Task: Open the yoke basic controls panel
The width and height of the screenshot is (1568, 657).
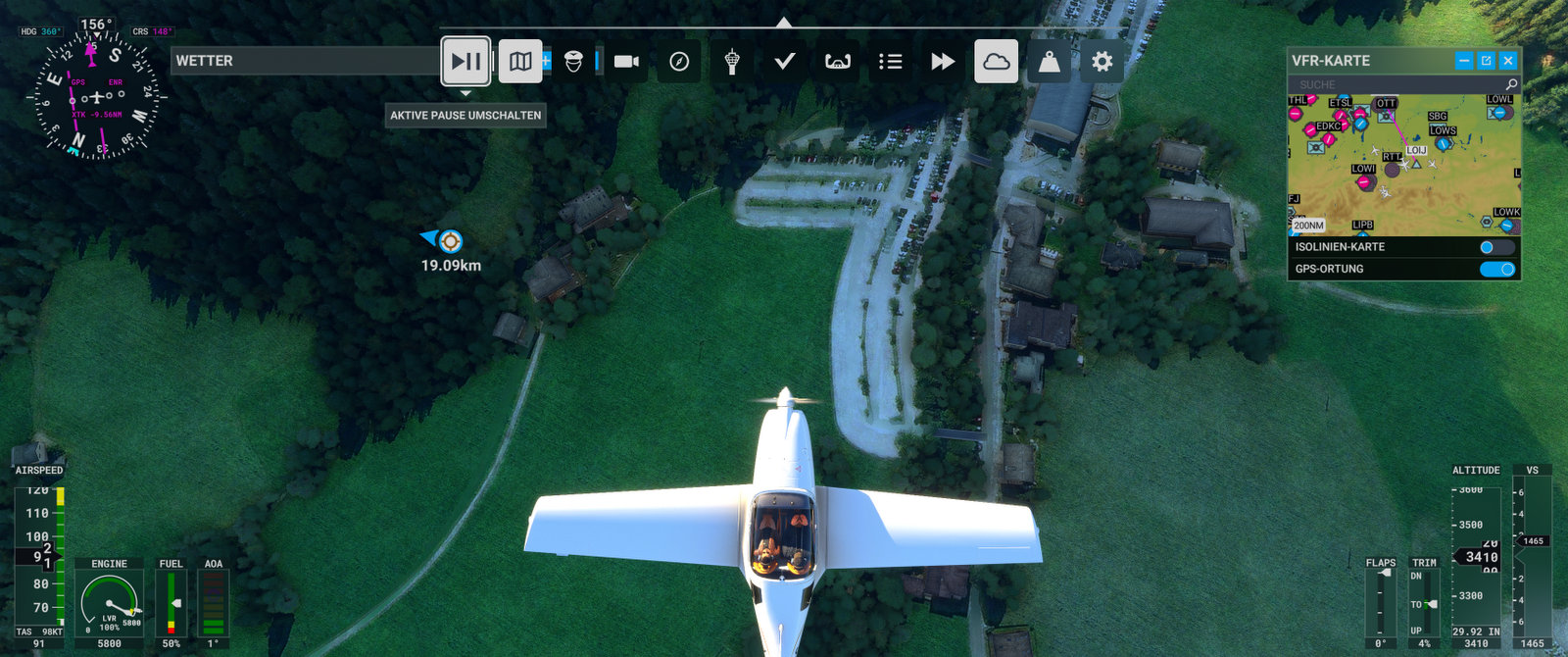Action: [837, 61]
